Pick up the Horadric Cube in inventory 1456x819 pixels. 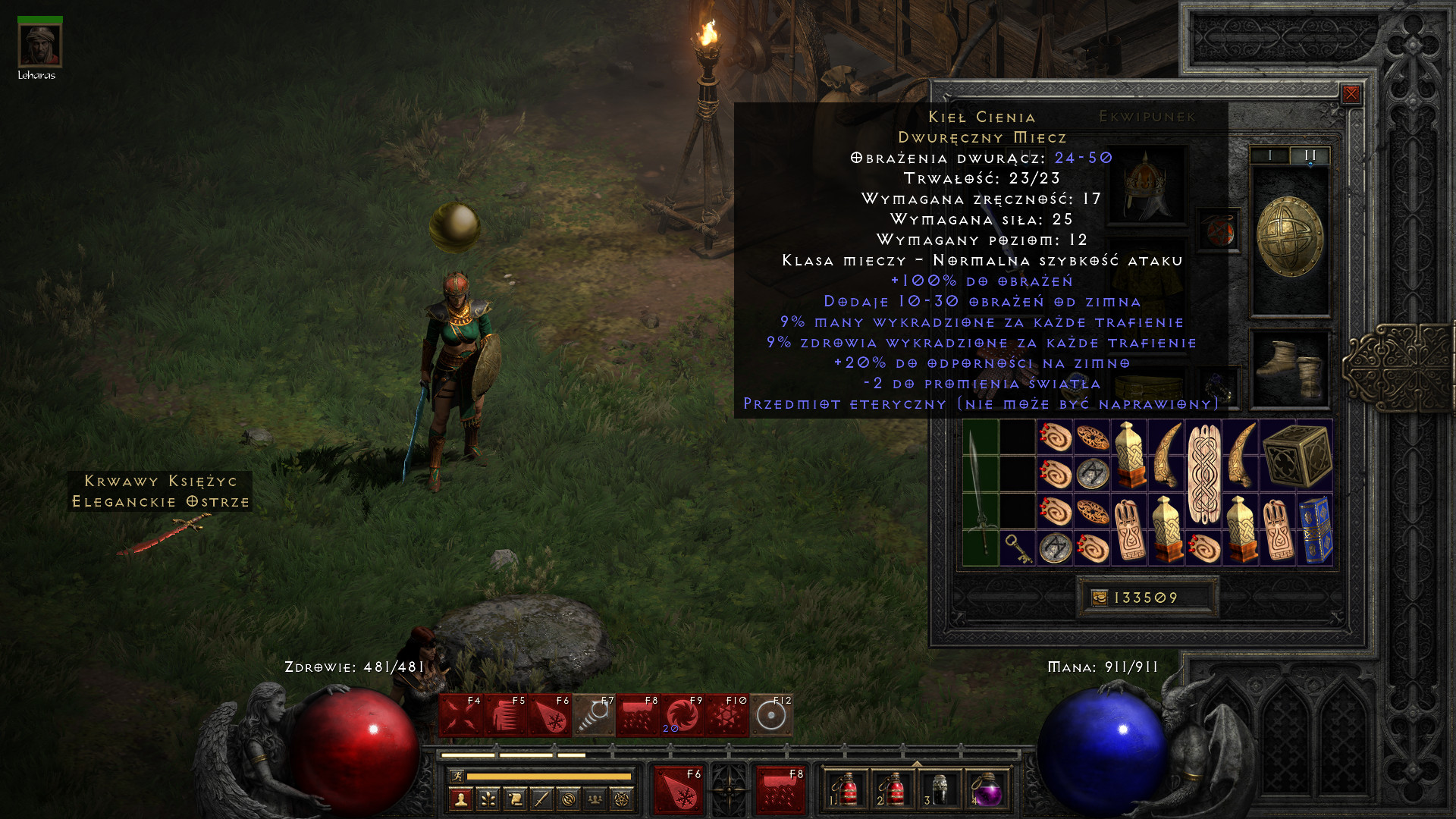[x=1297, y=456]
